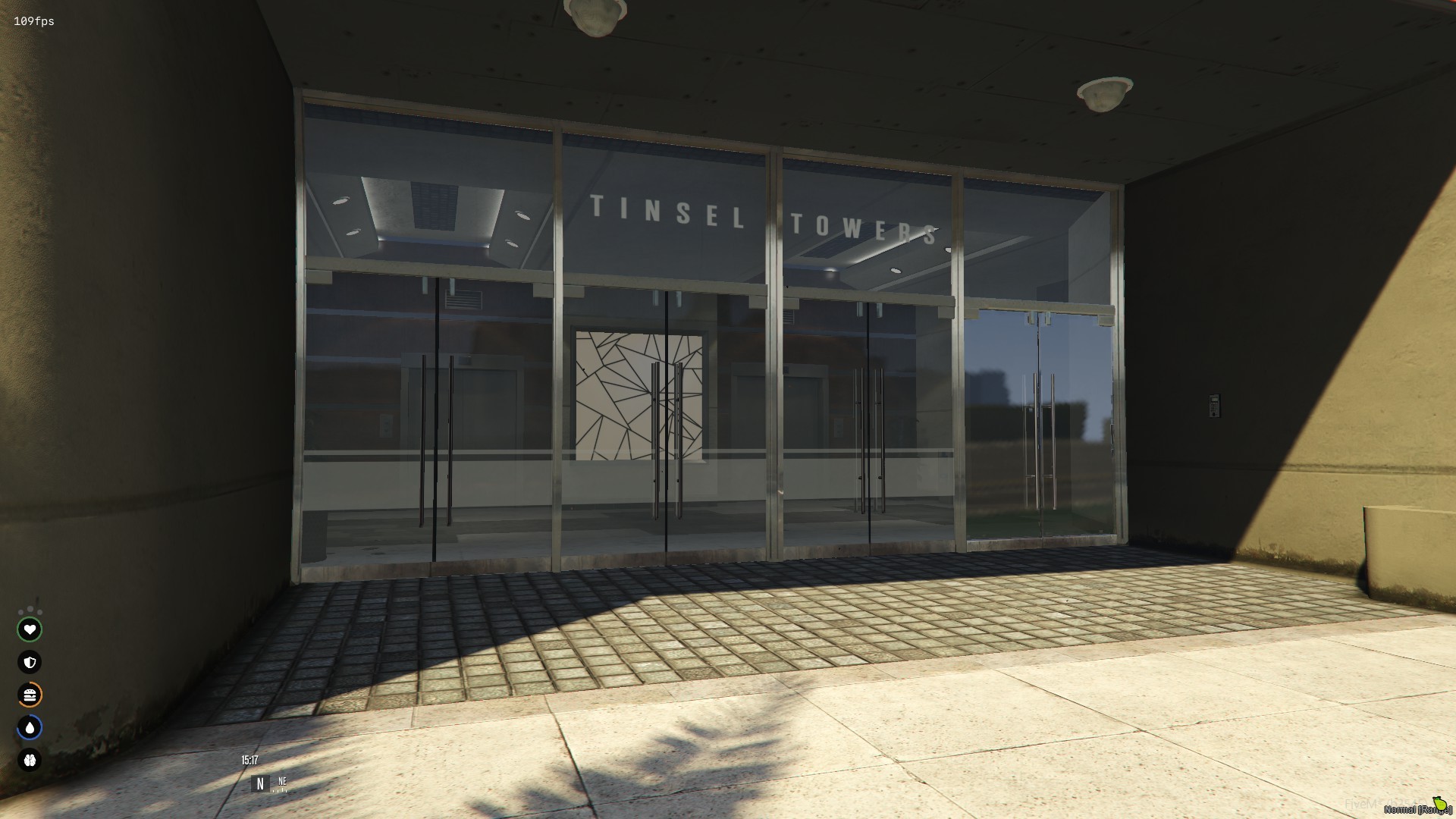Click the water droplet thirst icon
The height and width of the screenshot is (819, 1456).
pyautogui.click(x=30, y=726)
